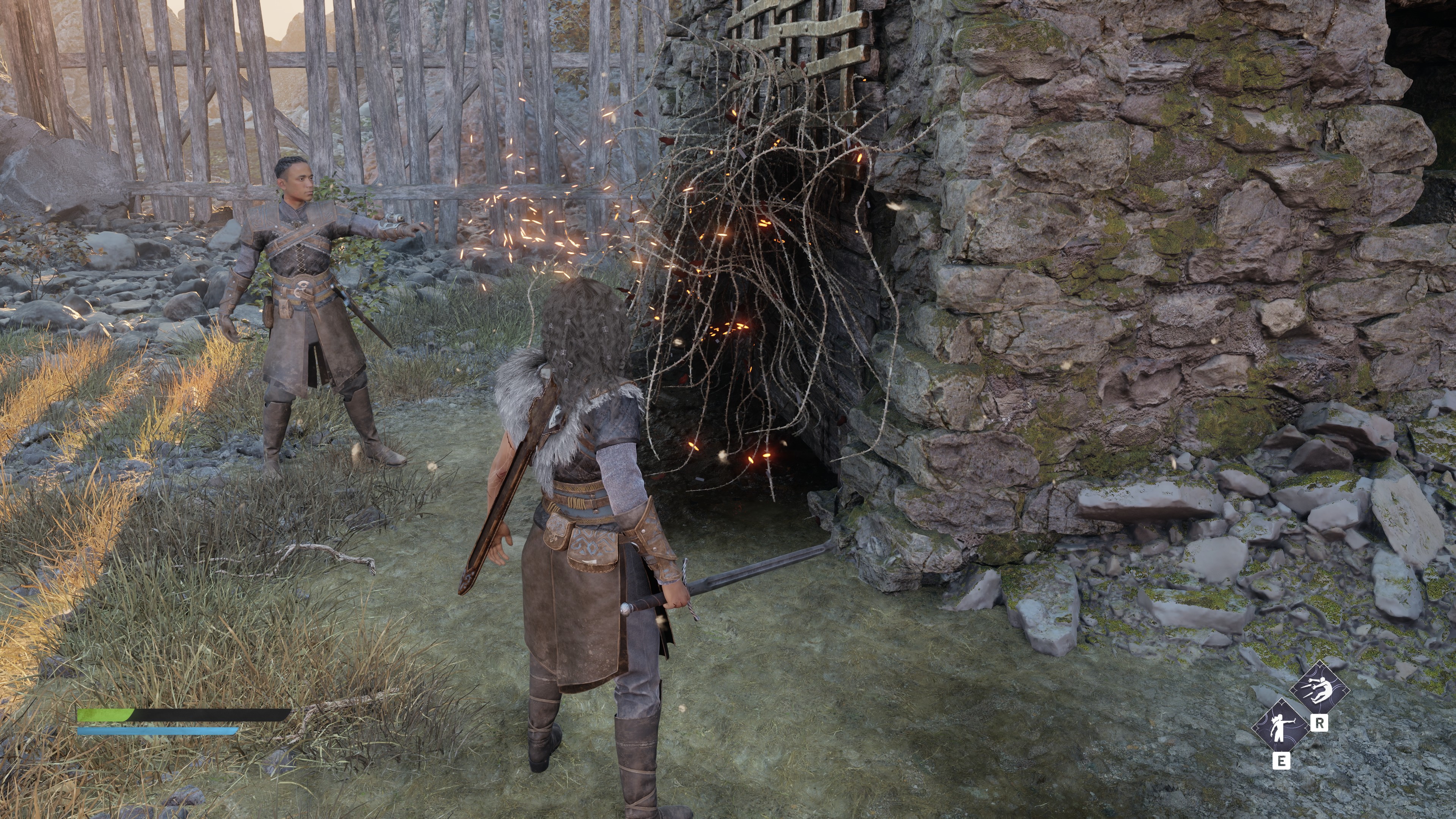Use the outstretched-arm casting ability icon
This screenshot has width=1456, height=819.
coord(1281,727)
